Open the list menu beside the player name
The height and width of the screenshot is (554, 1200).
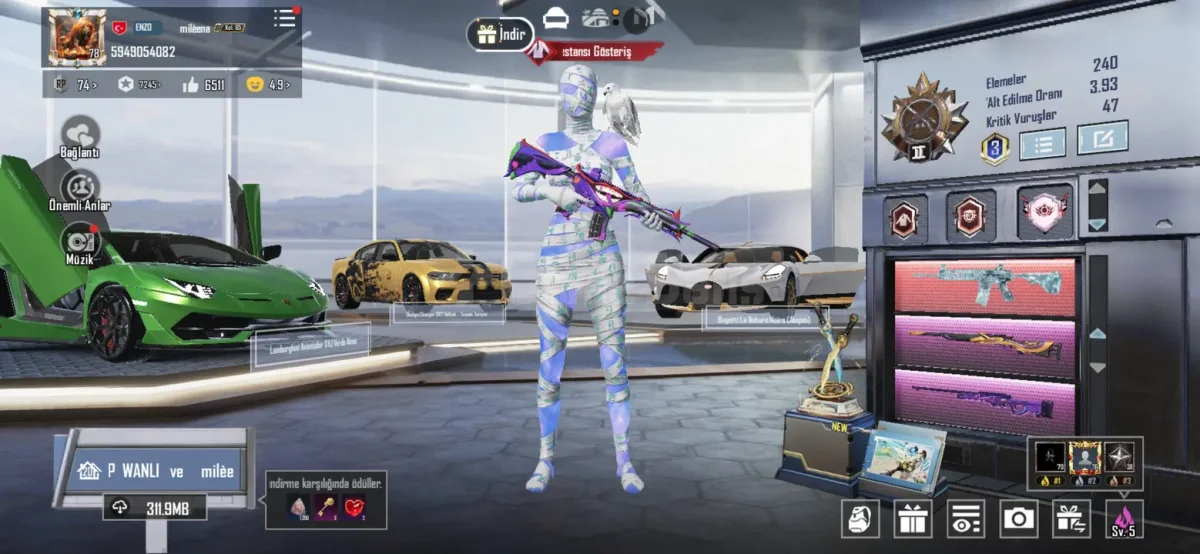(x=285, y=19)
